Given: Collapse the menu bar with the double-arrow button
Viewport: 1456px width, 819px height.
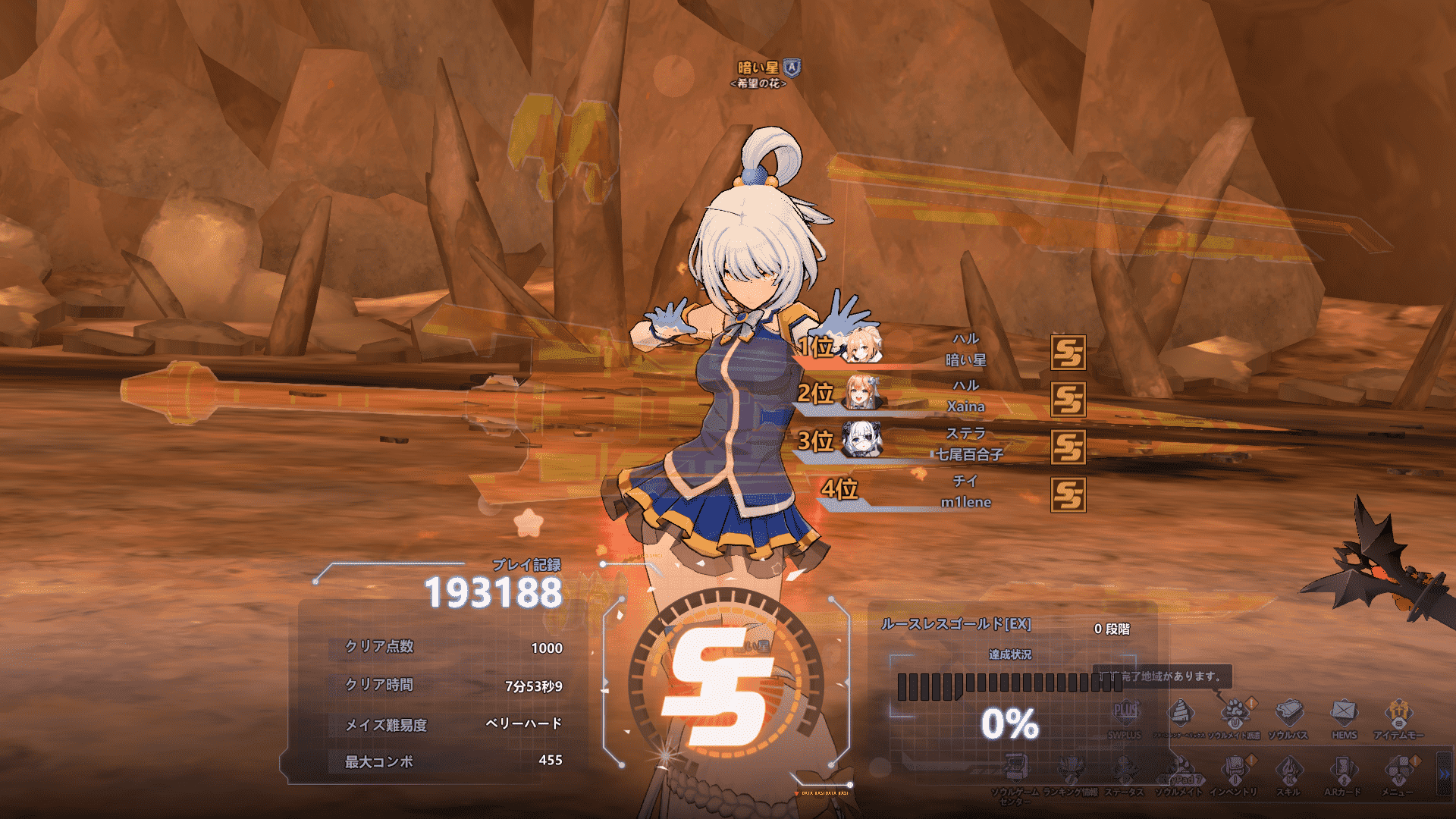Looking at the screenshot, I should (x=1444, y=774).
